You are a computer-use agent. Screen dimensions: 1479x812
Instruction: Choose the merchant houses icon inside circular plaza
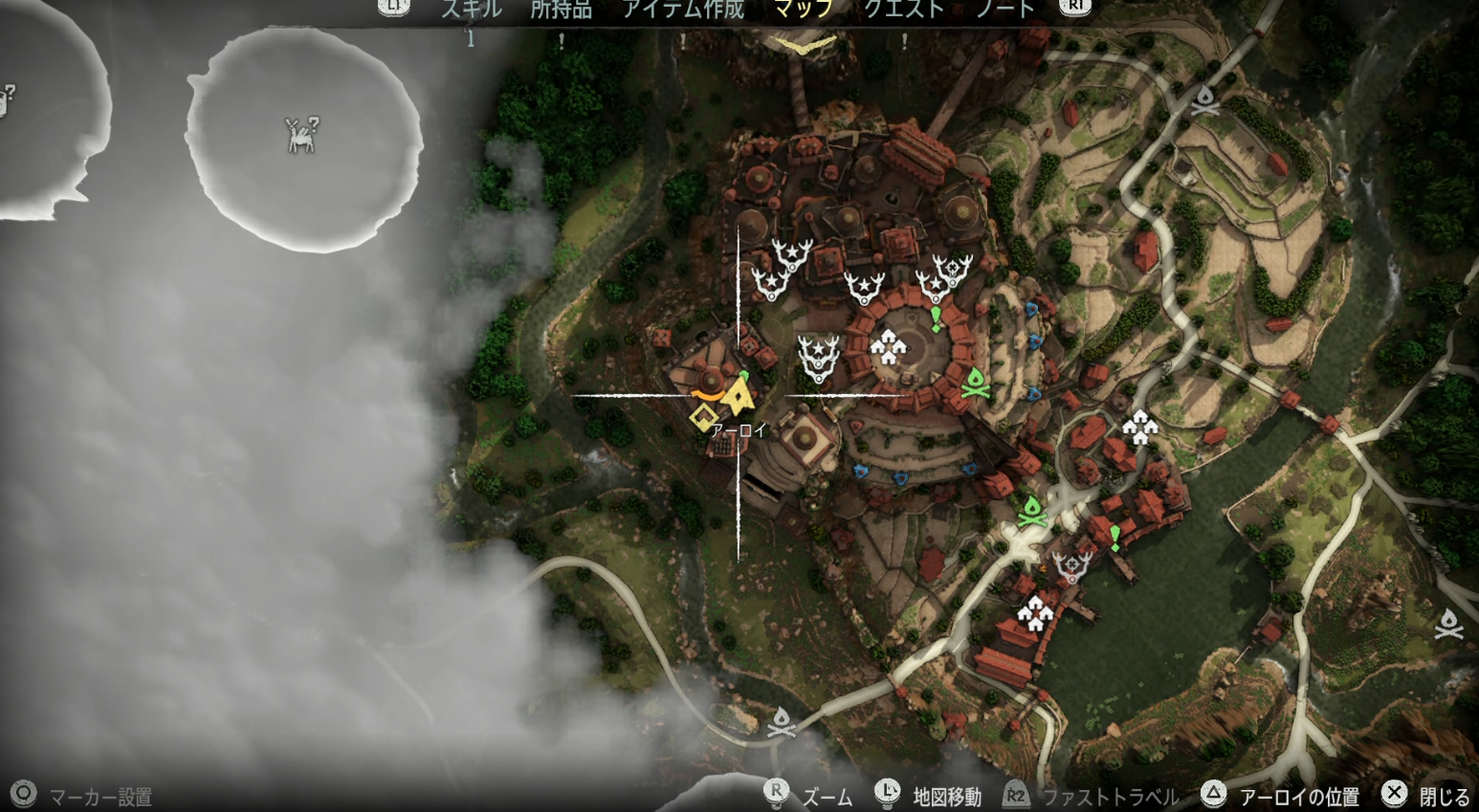point(888,347)
